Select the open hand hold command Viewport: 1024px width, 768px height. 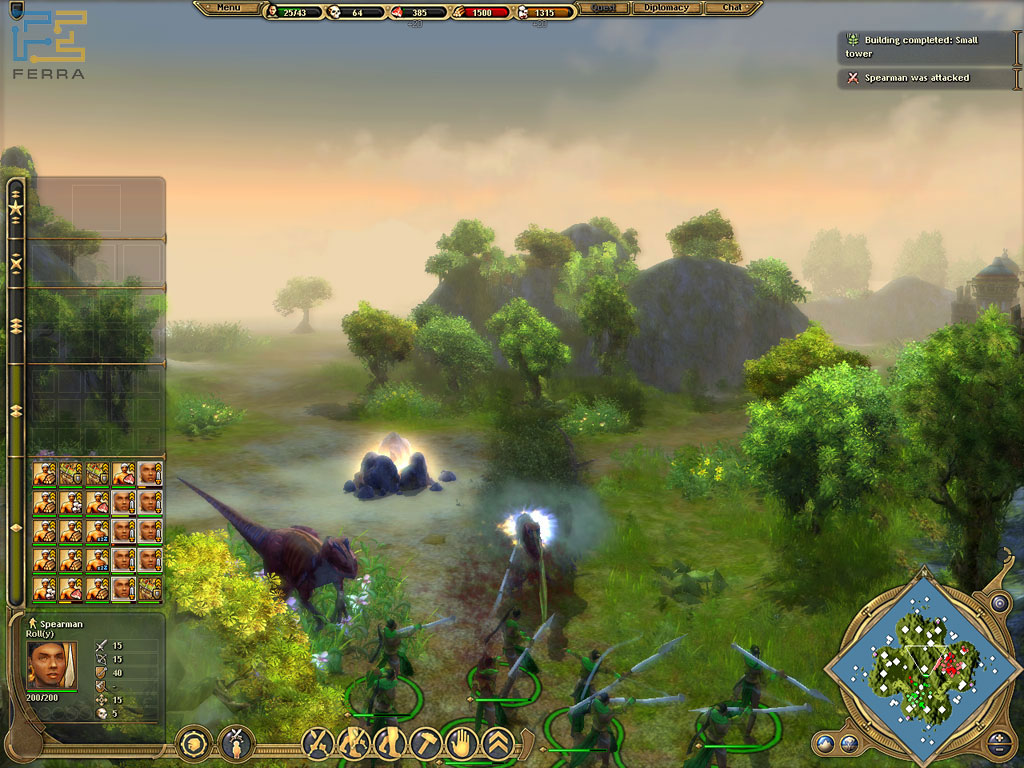461,743
